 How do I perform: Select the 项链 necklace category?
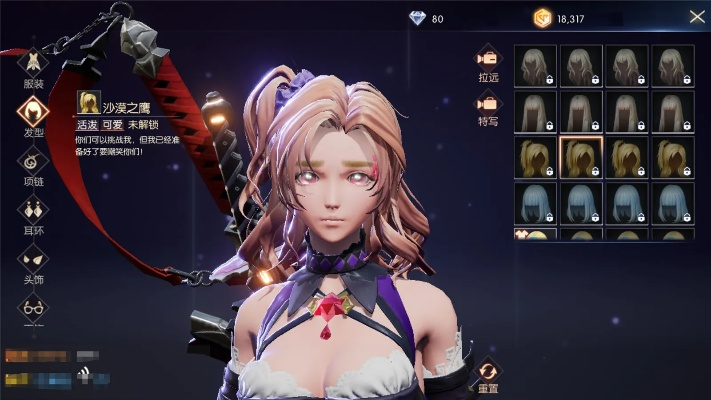pos(33,163)
